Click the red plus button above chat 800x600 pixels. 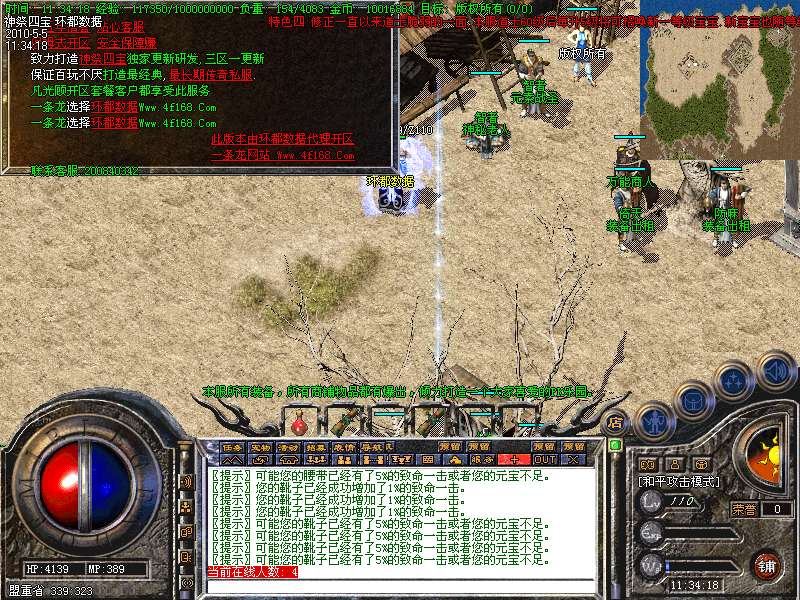515,459
